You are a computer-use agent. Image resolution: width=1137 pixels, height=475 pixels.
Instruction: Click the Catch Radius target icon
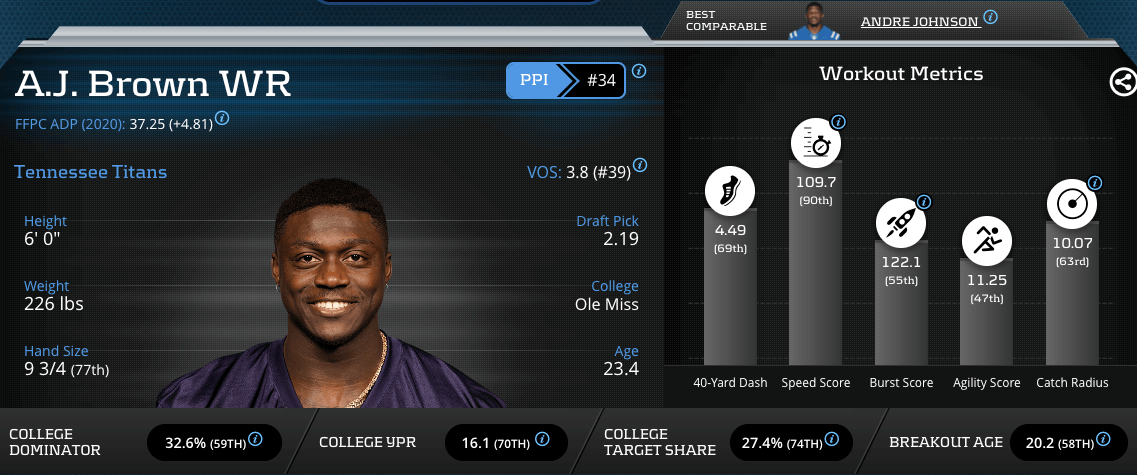[1072, 205]
